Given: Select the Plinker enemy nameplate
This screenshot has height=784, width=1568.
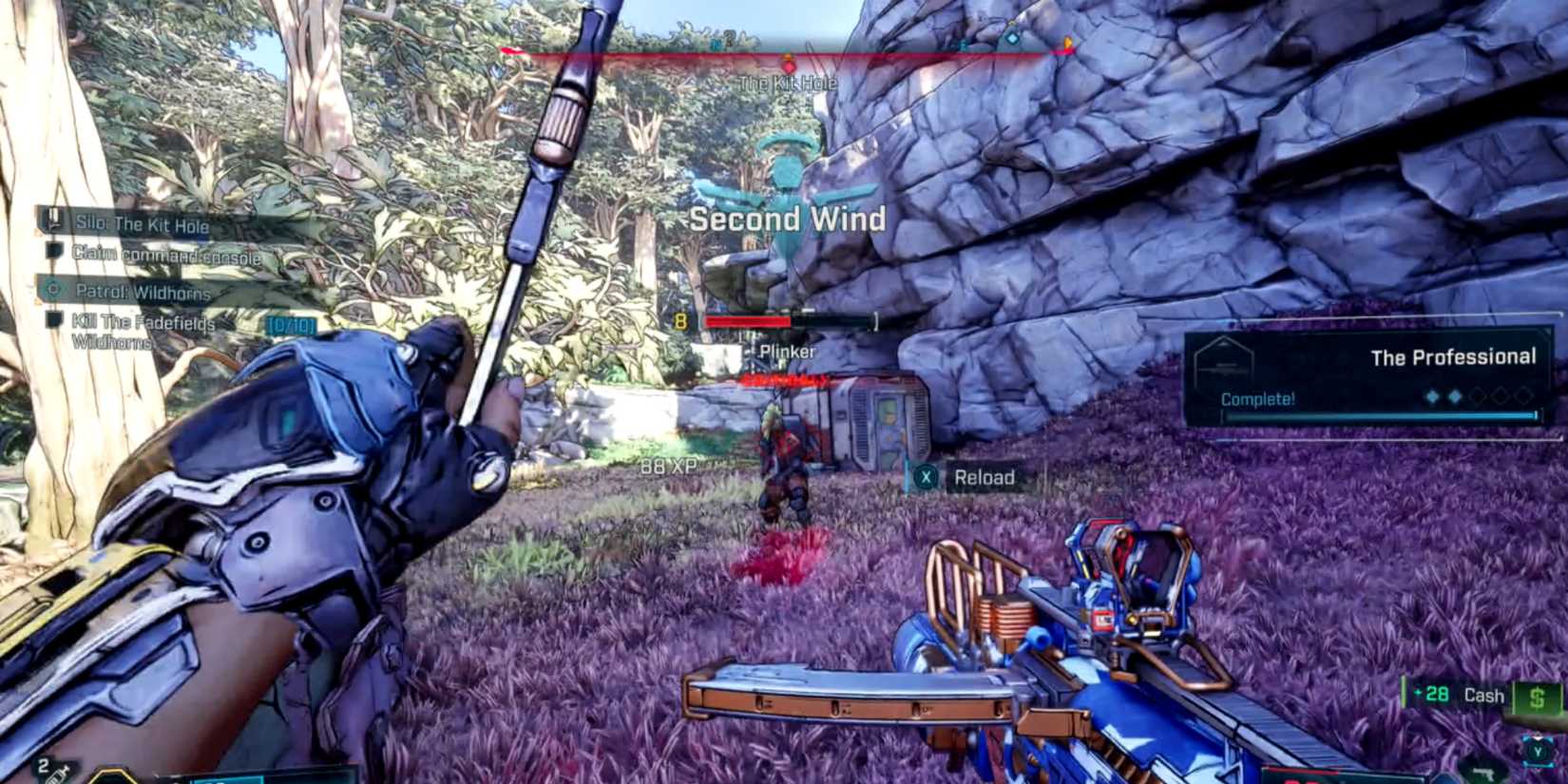Looking at the screenshot, I should (x=786, y=351).
